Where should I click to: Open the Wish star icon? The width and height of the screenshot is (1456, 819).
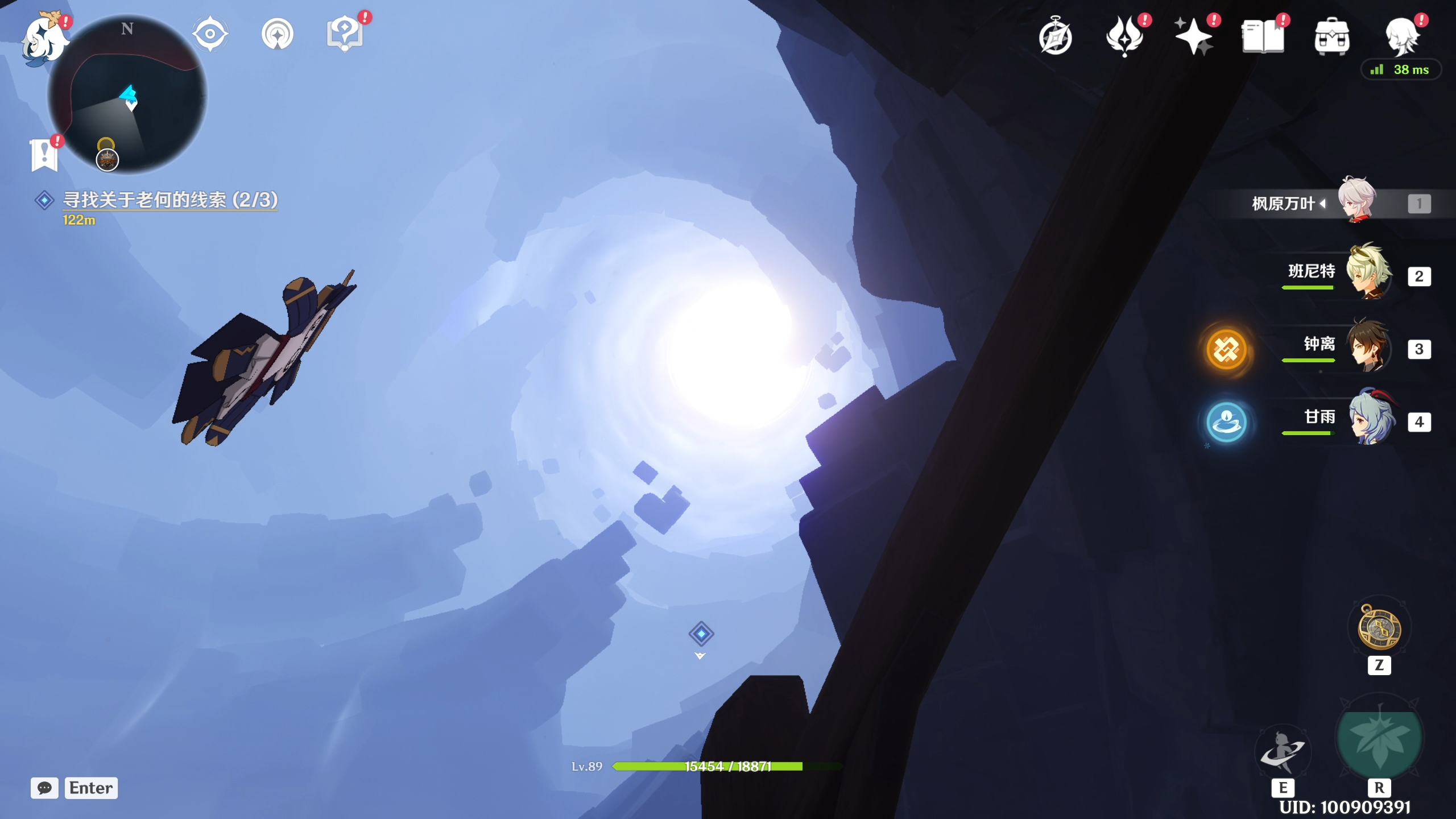click(1193, 36)
